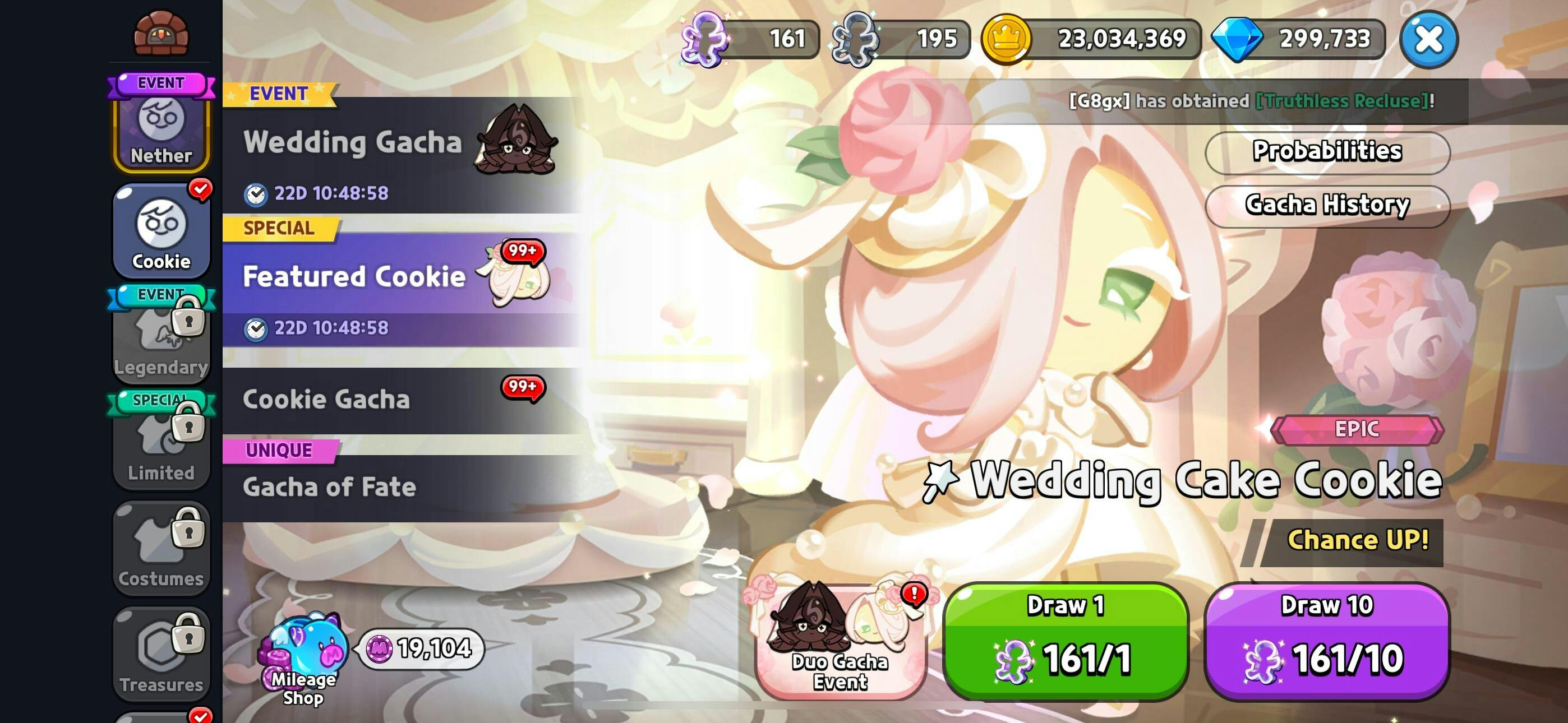
Task: Open the Probabilities info
Action: pos(1327,152)
